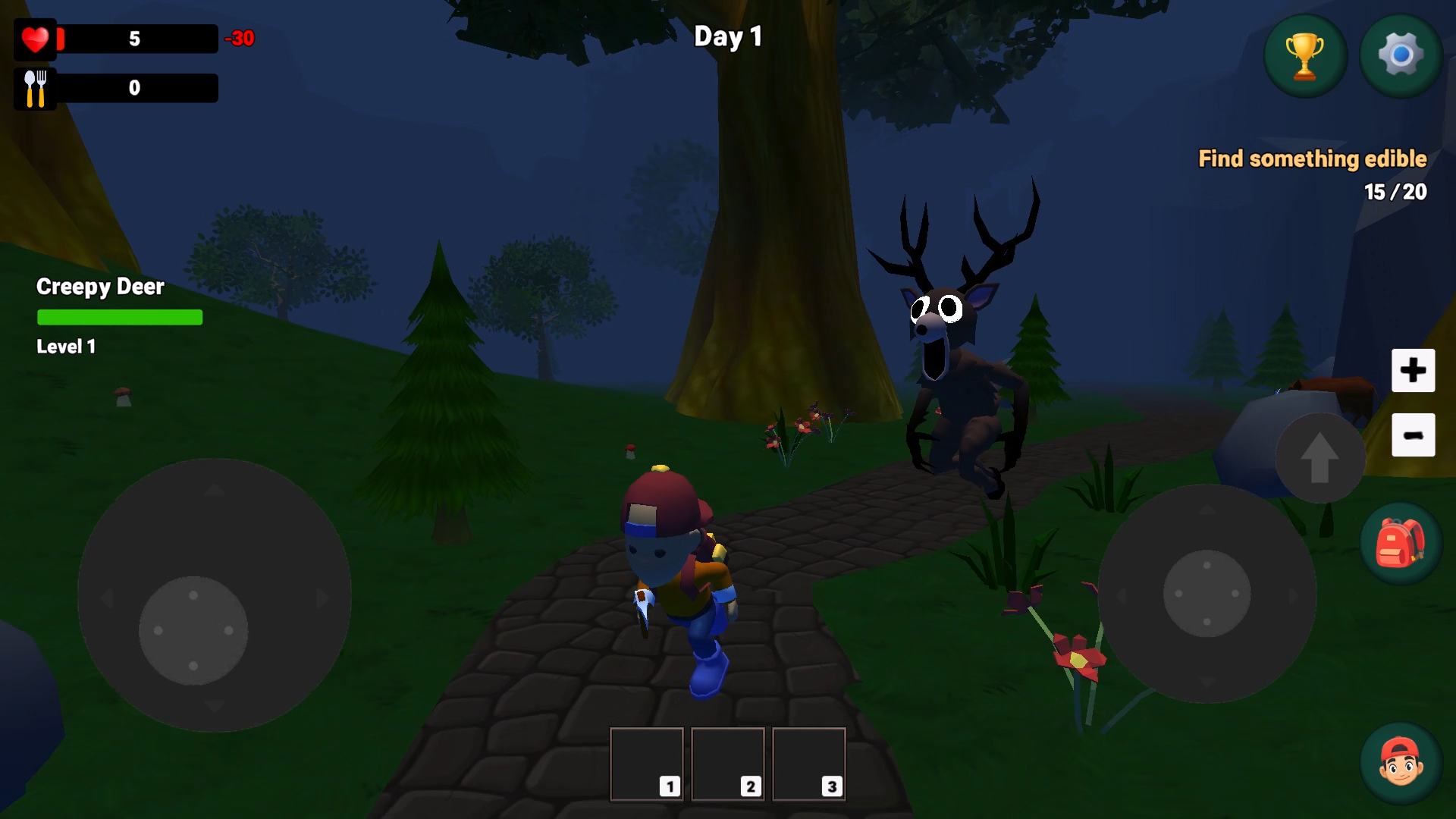Open the settings gear menu

pyautogui.click(x=1400, y=55)
